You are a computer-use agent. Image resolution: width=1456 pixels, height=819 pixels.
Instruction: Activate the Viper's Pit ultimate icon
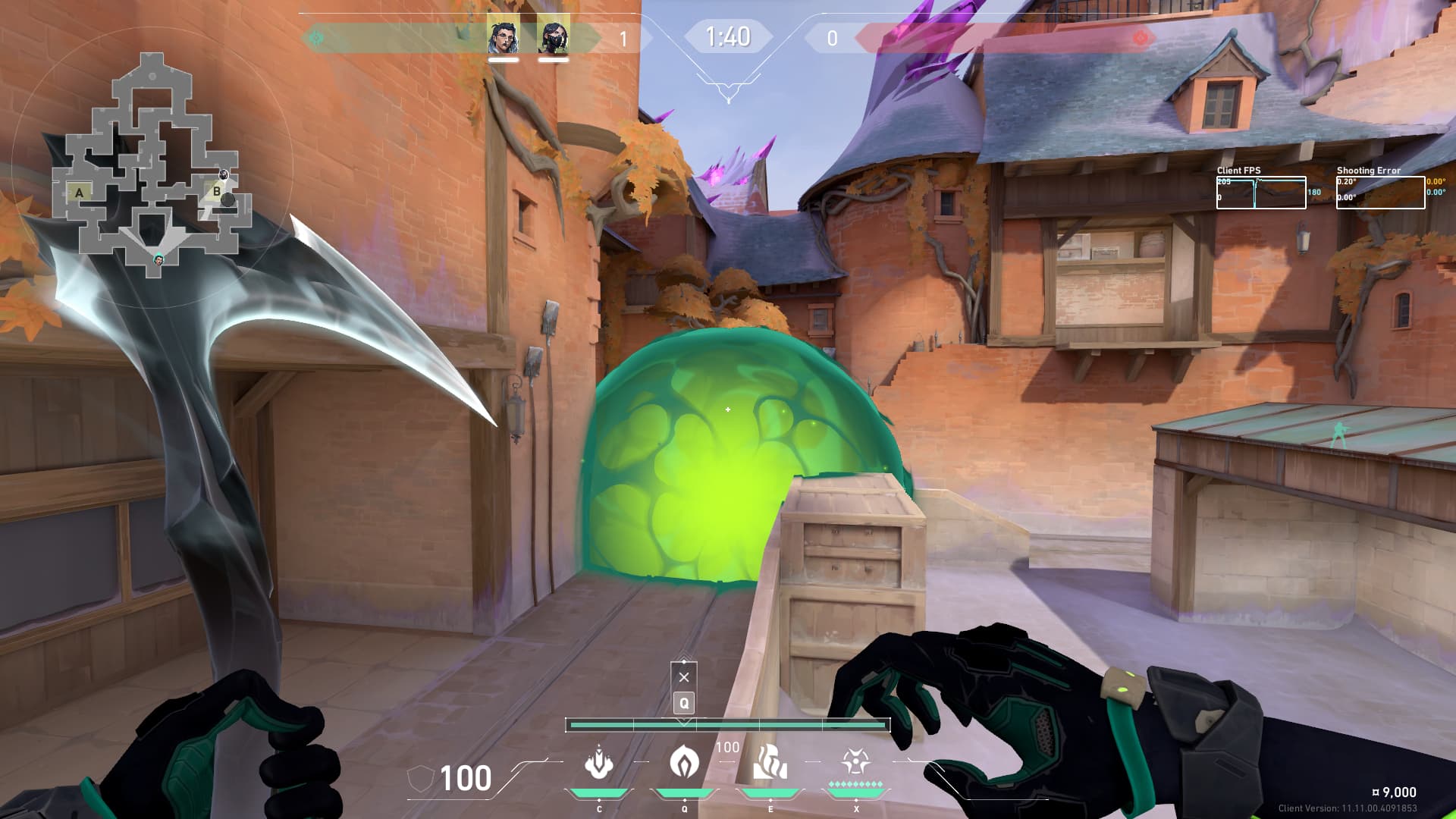855,761
